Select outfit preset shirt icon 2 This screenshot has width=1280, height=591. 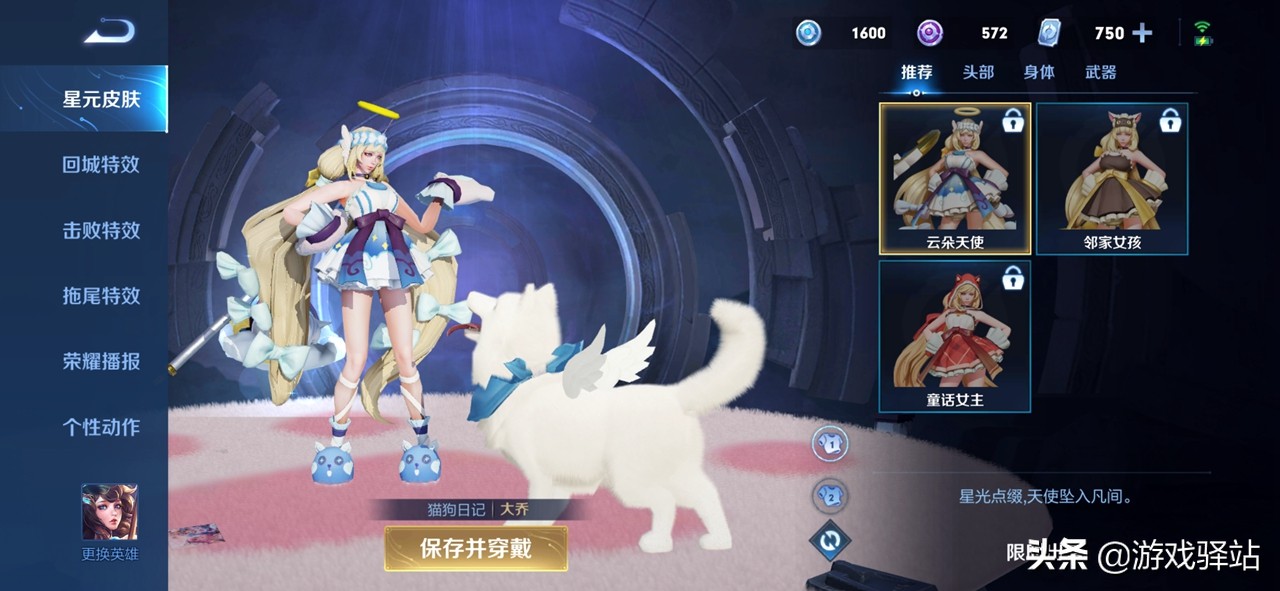click(830, 492)
